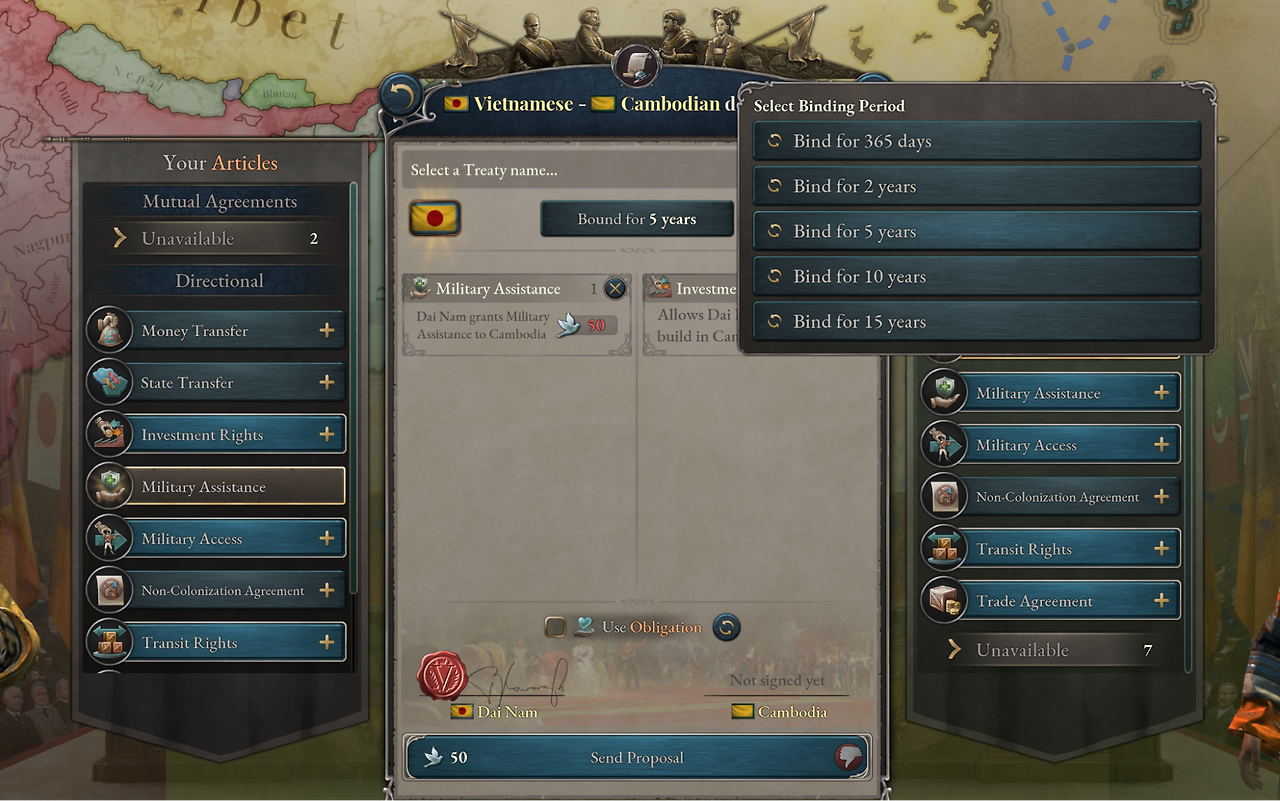Go back with the return arrow button
Image resolution: width=1280 pixels, height=801 pixels.
pos(401,97)
